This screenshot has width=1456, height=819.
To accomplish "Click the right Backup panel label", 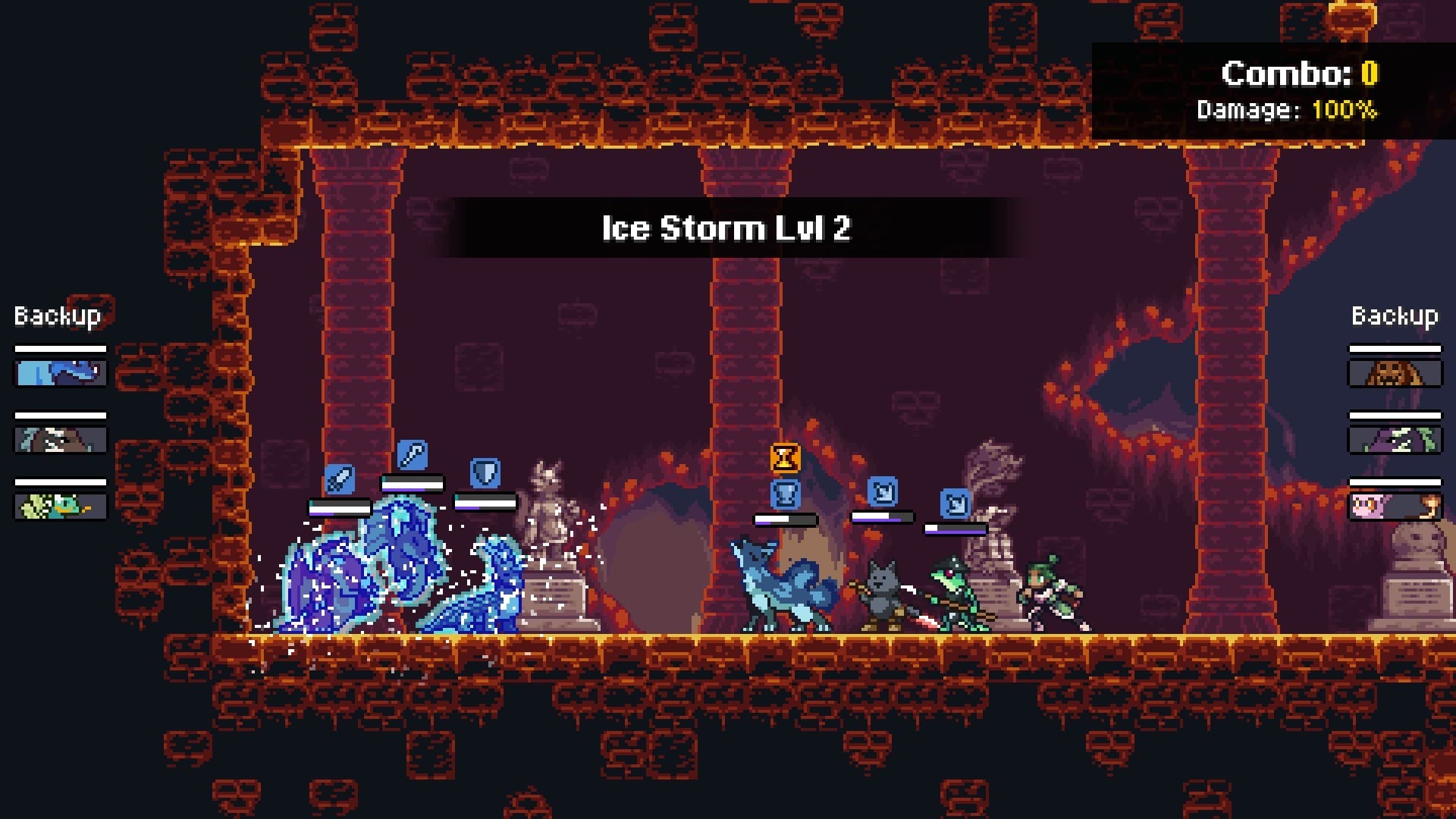I will click(1394, 314).
